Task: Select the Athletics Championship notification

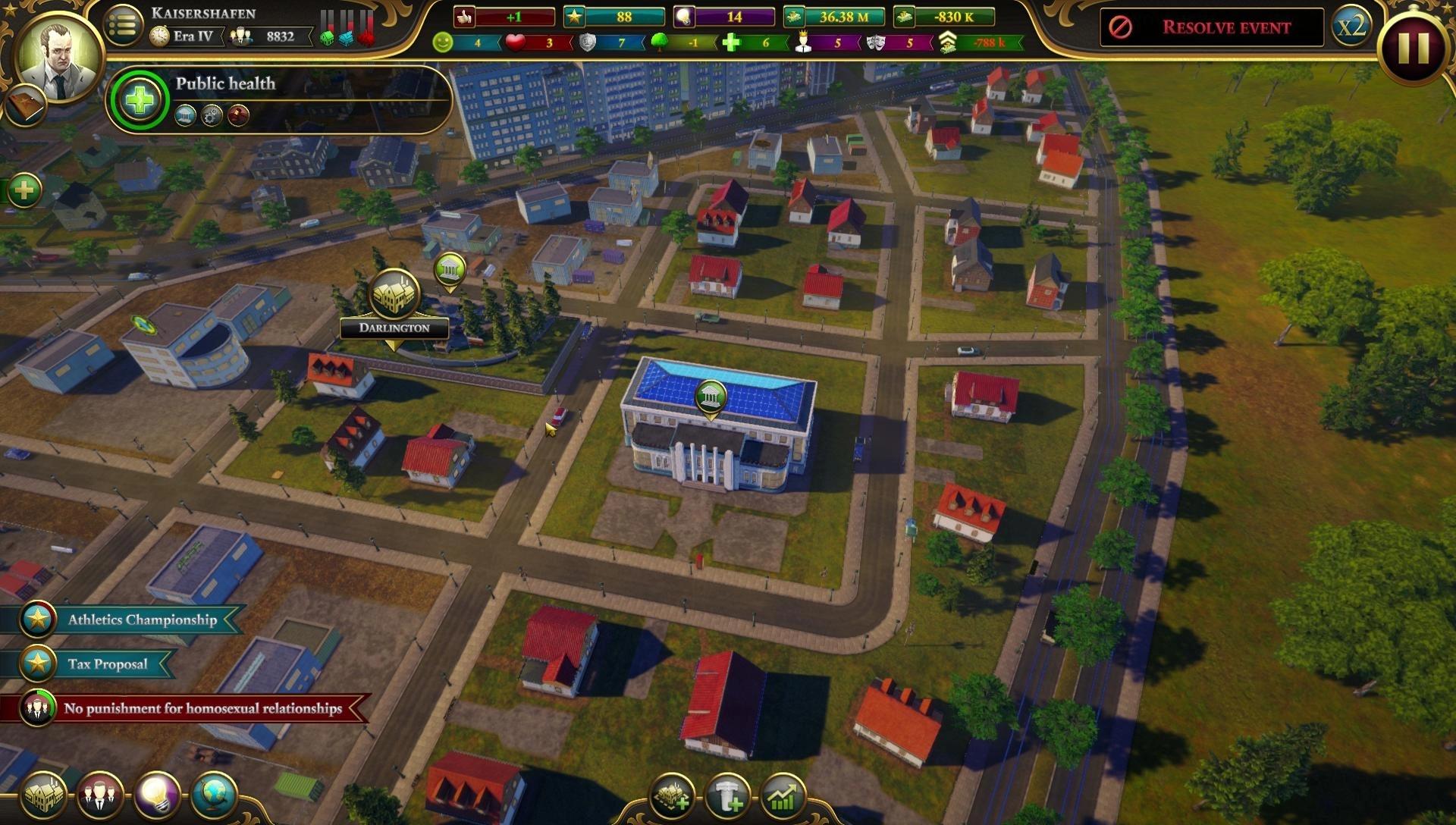Action: click(x=144, y=620)
